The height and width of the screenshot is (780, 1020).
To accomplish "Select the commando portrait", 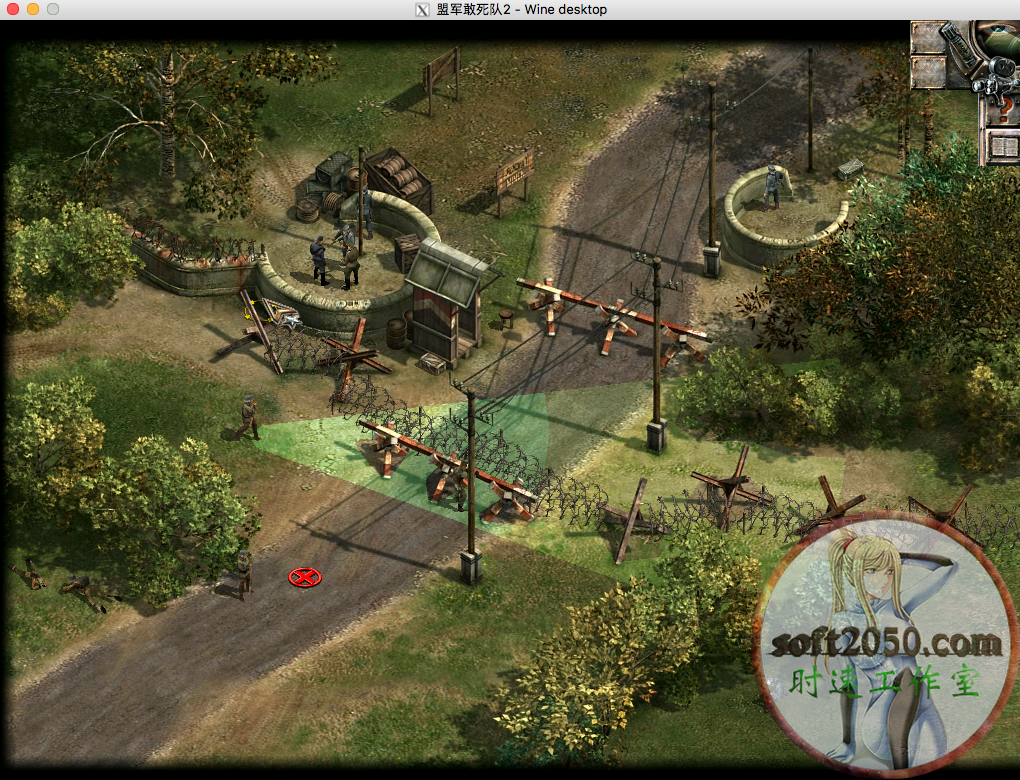I will point(1003,39).
